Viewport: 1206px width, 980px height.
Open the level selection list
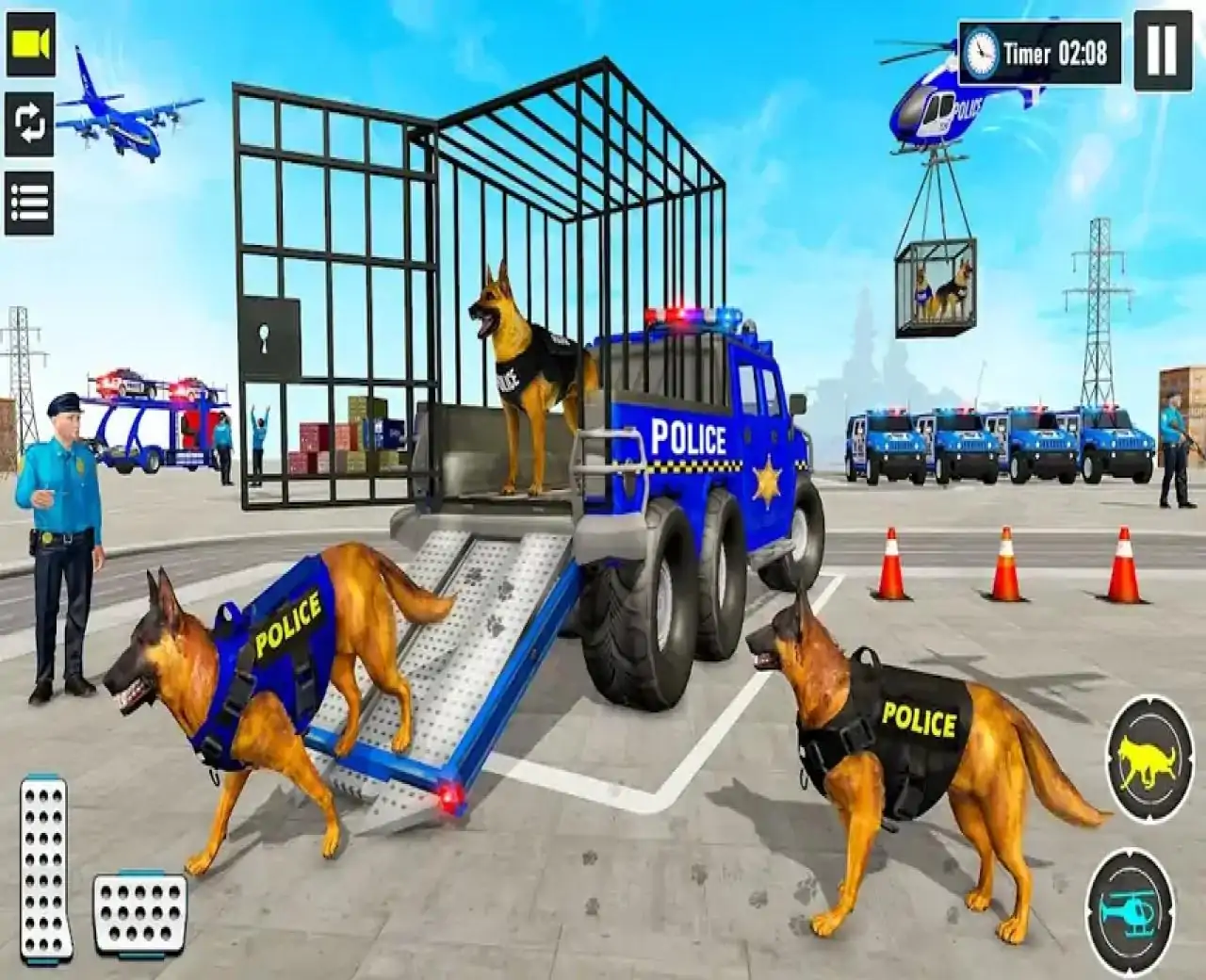pos(31,201)
